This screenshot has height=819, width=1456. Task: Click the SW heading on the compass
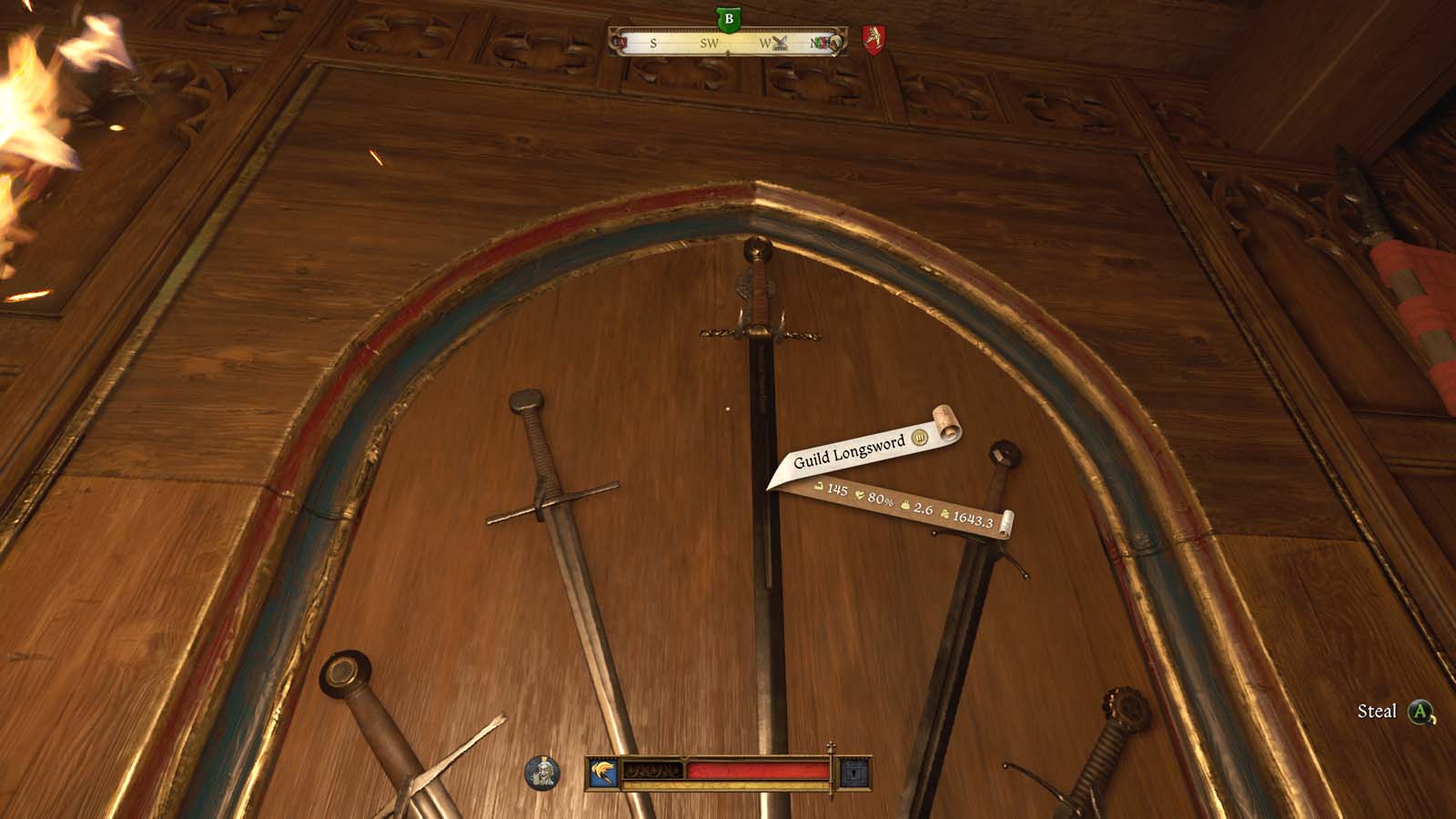pyautogui.click(x=709, y=44)
